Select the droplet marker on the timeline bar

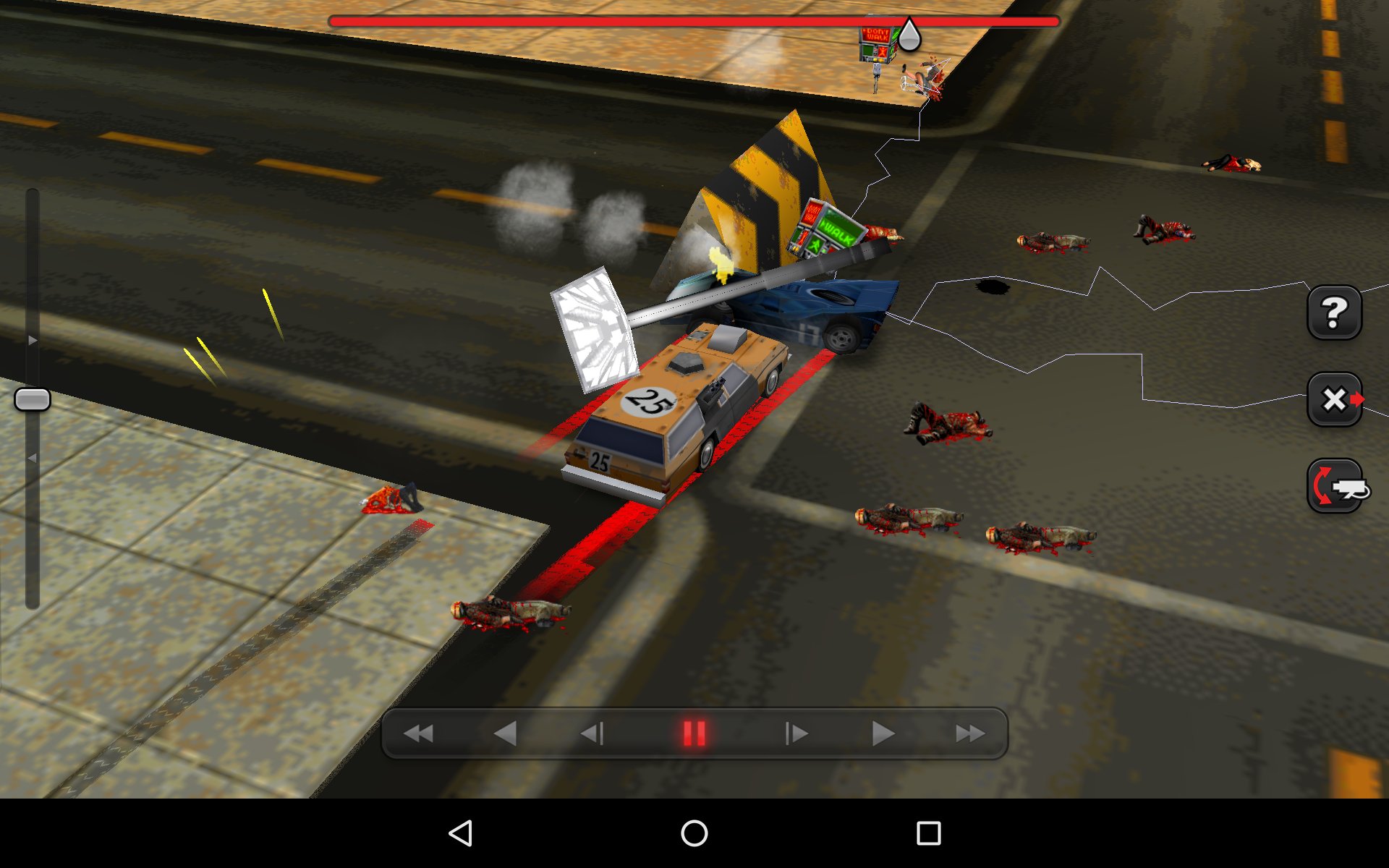pyautogui.click(x=910, y=34)
